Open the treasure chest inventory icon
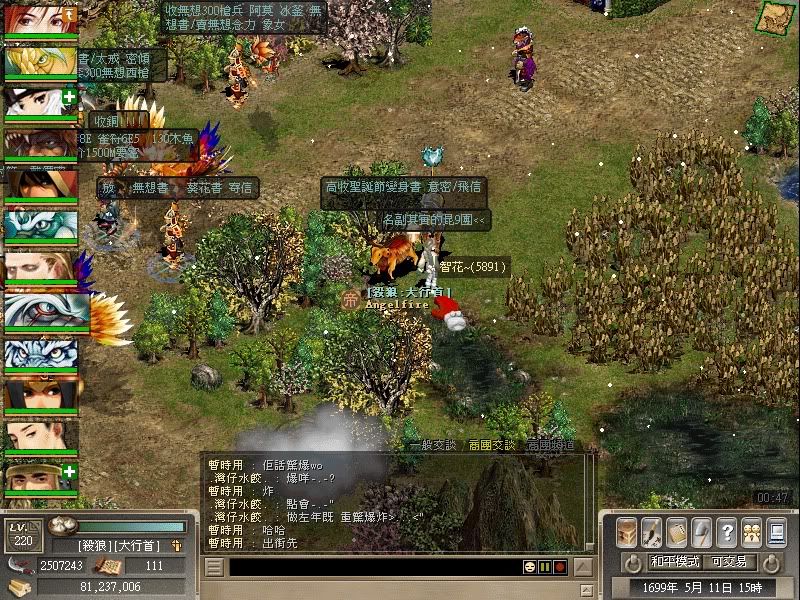Image resolution: width=800 pixels, height=600 pixels. [627, 532]
